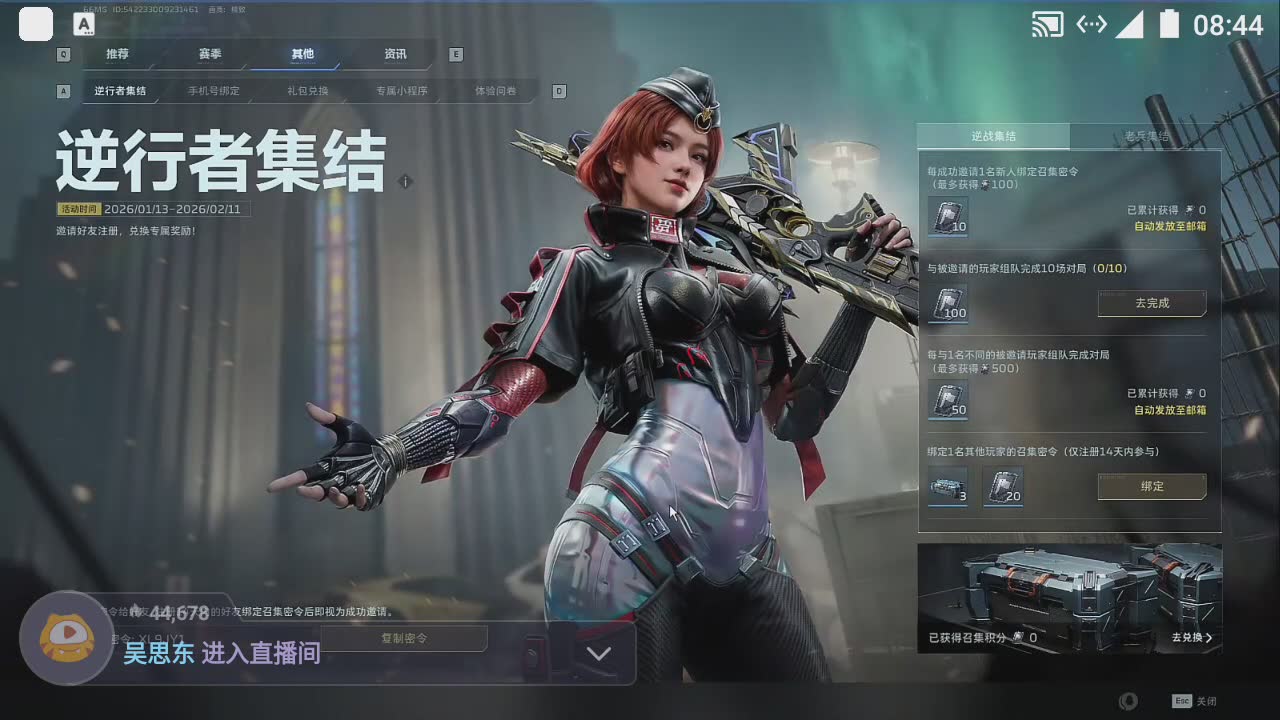1280x720 pixels.
Task: Switch to the 推荐 top tab
Action: point(117,54)
